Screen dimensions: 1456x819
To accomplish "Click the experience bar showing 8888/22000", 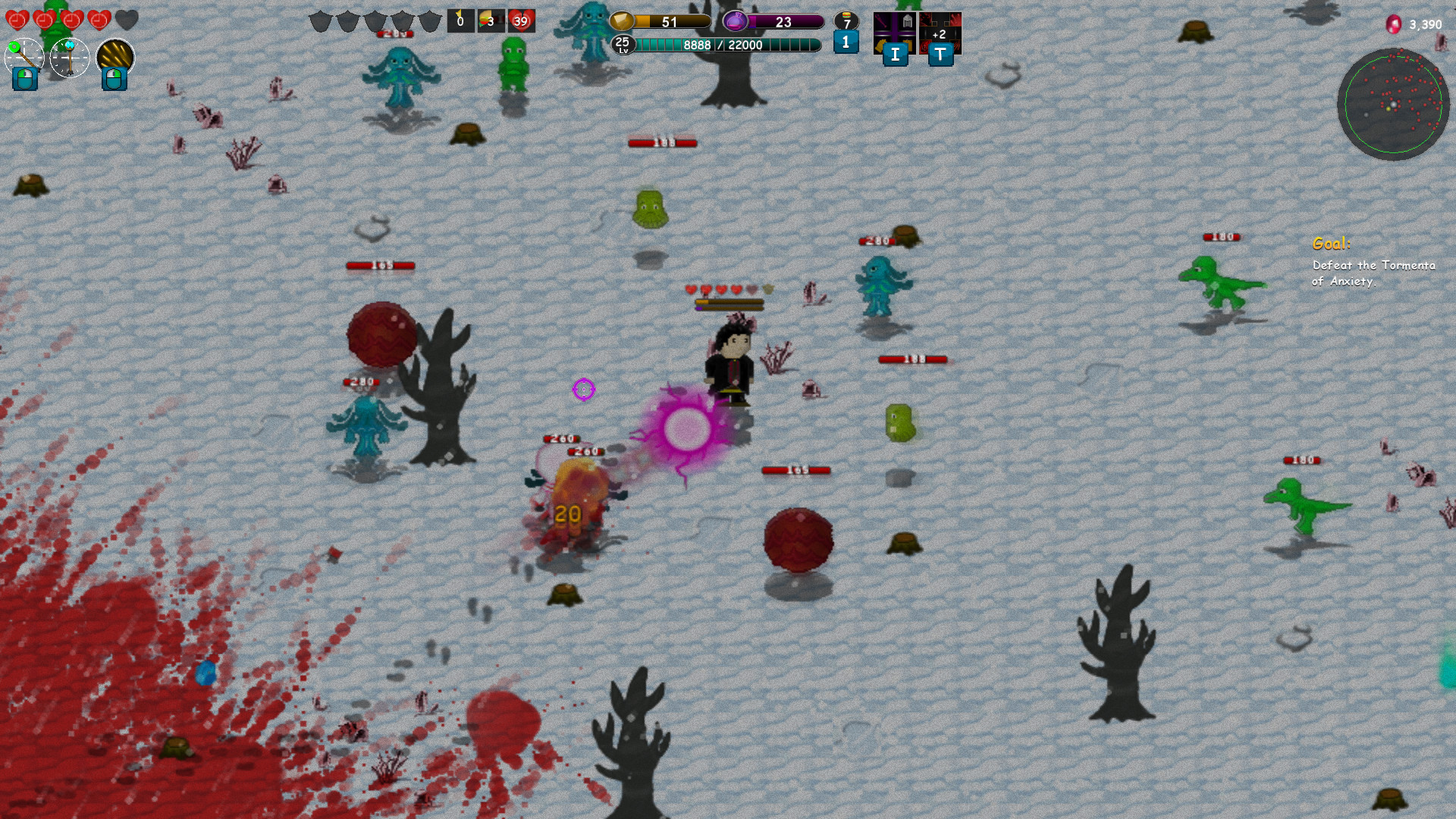I will [x=723, y=44].
